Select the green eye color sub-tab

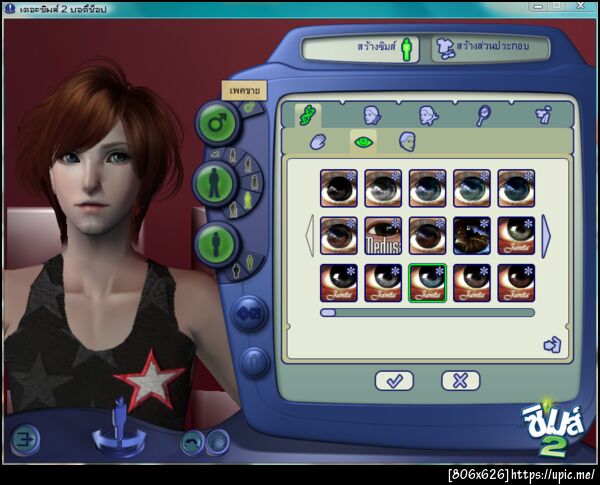click(364, 142)
